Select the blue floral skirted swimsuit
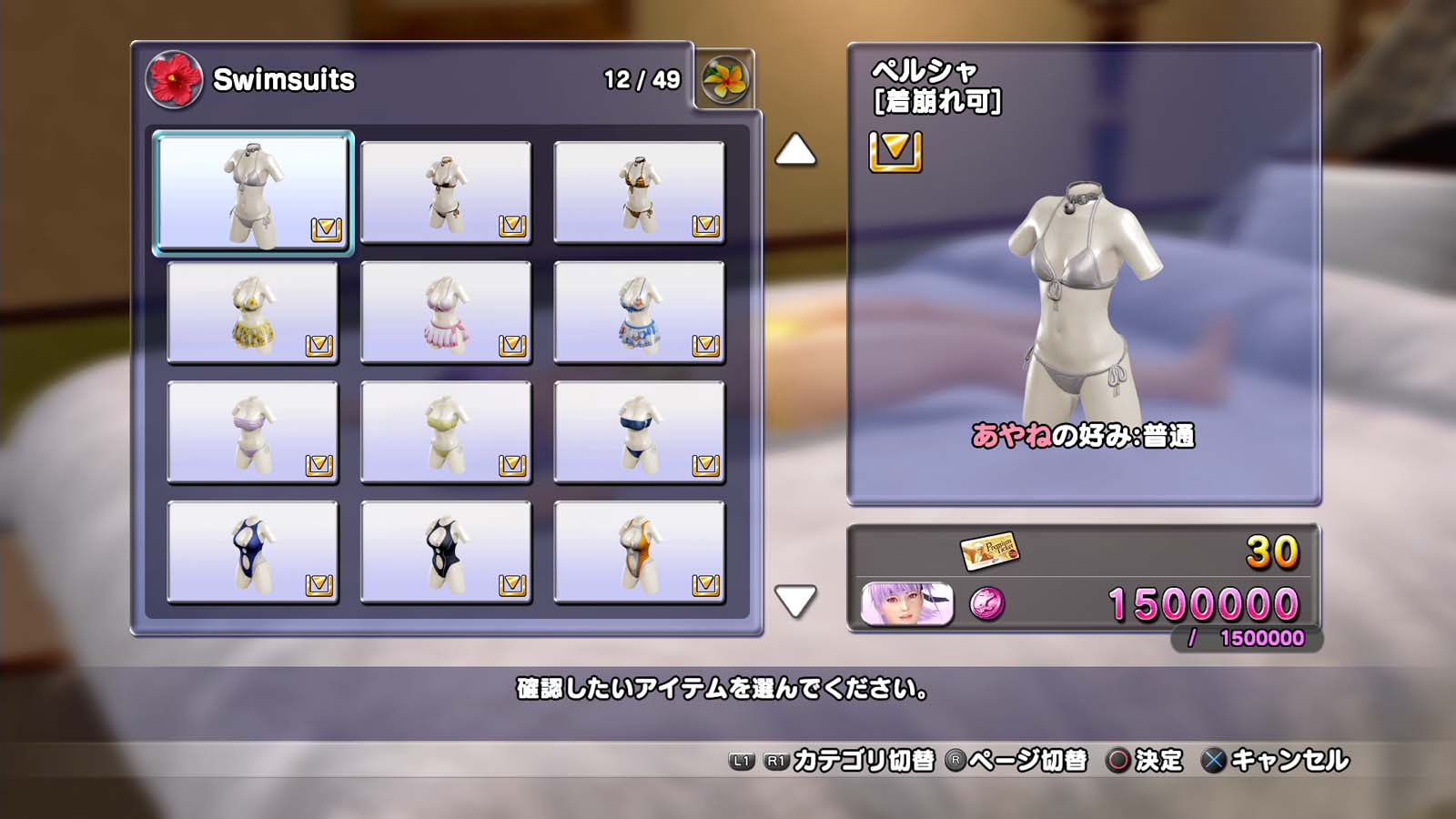The height and width of the screenshot is (819, 1456). pos(639,313)
